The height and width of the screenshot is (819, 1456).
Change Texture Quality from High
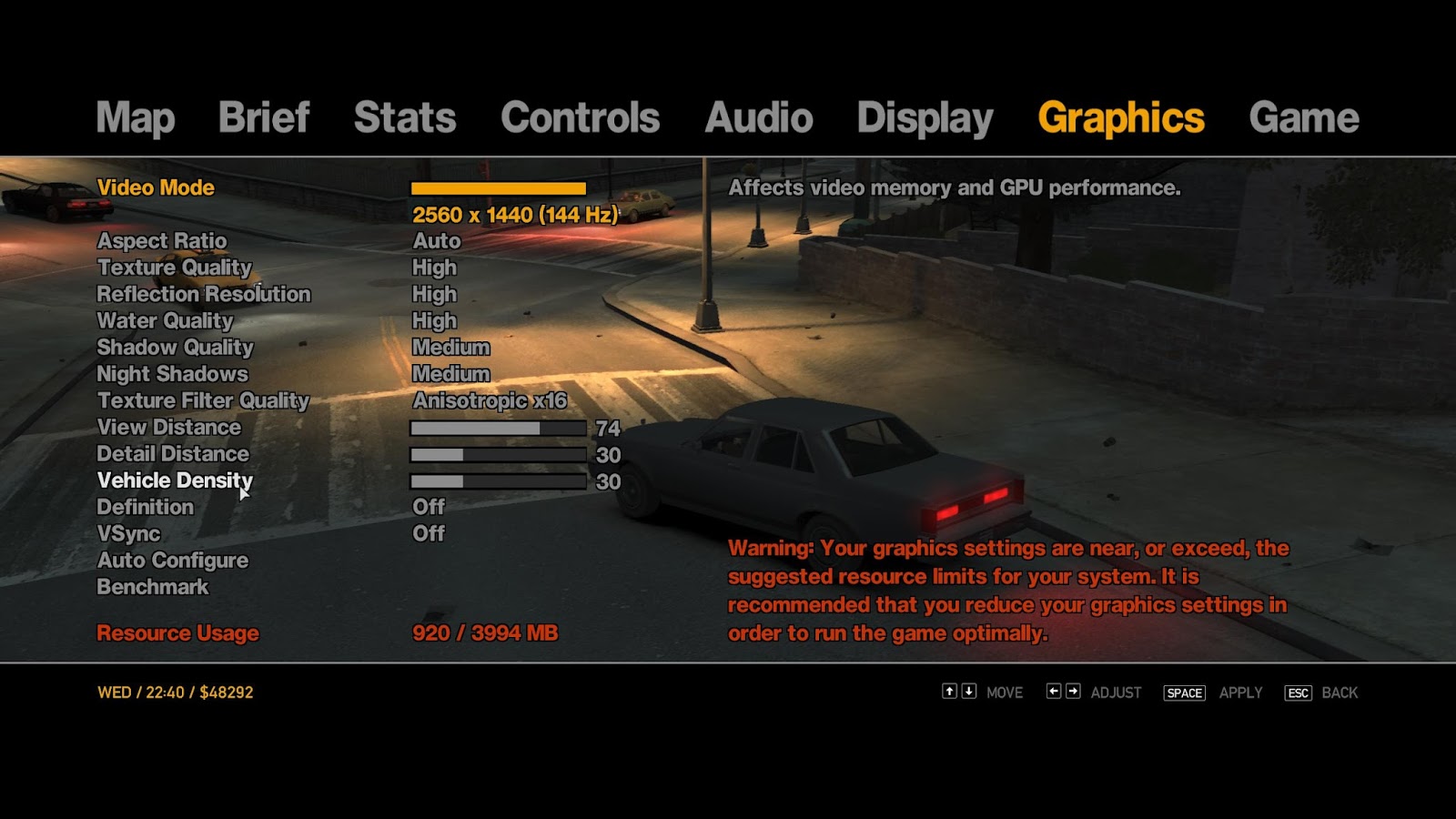point(434,268)
